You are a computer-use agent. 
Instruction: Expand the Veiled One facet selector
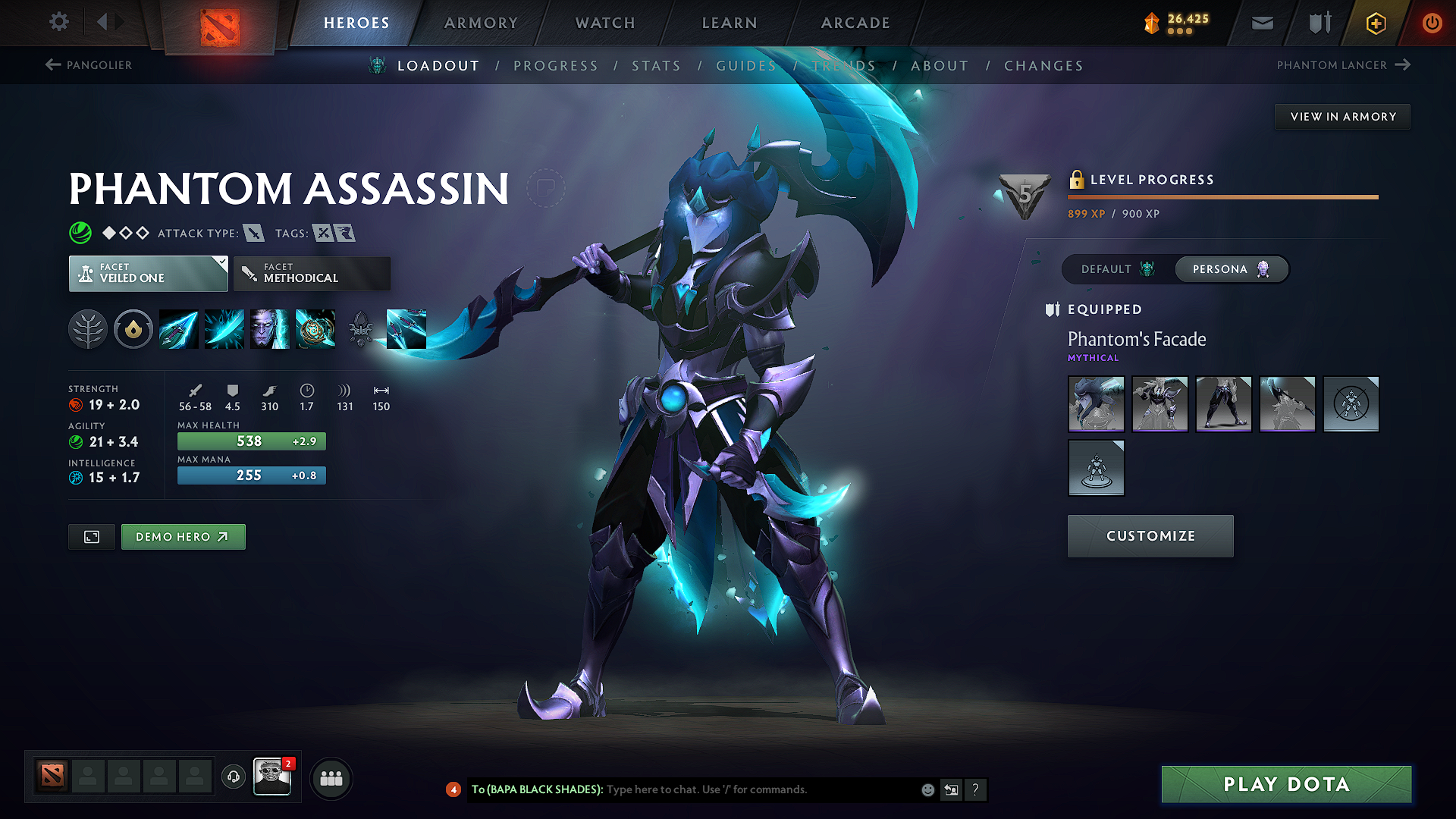148,273
